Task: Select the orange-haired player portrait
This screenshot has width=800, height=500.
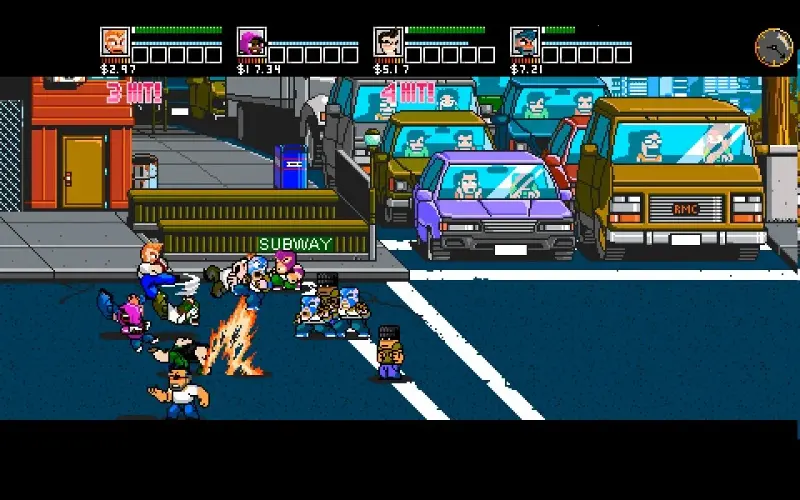Action: [x=115, y=42]
